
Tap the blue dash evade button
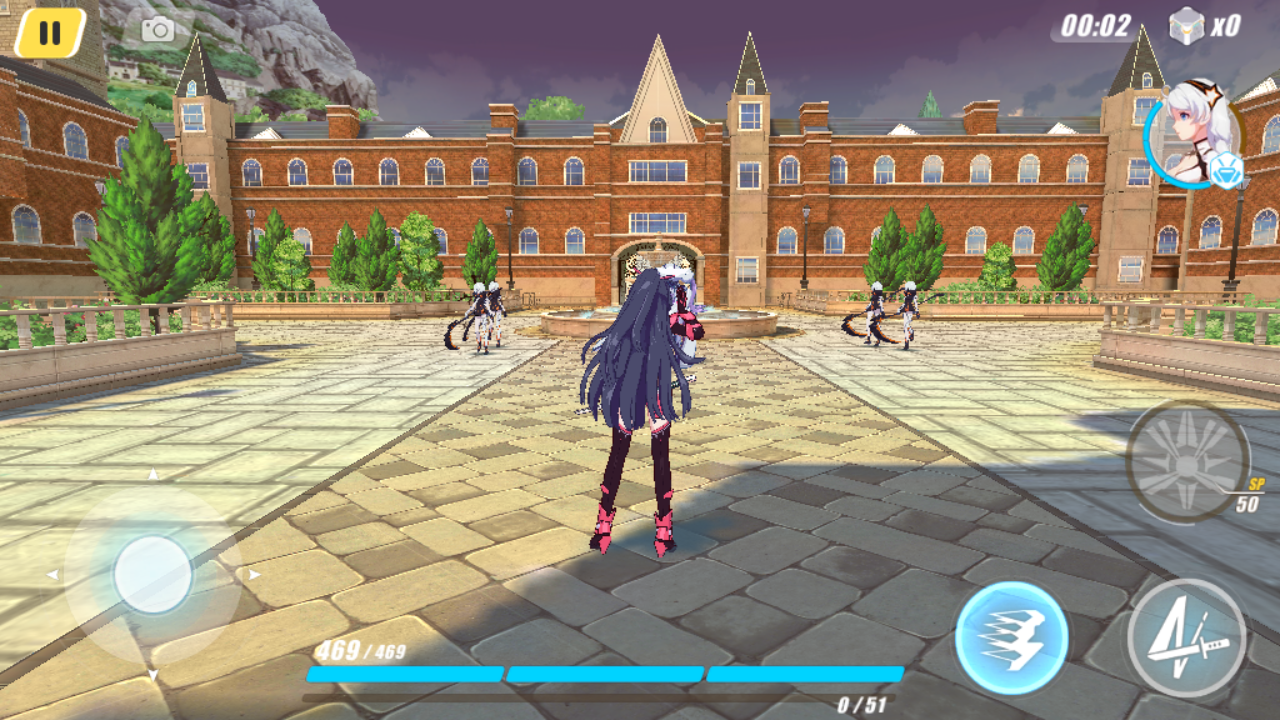coord(1011,636)
